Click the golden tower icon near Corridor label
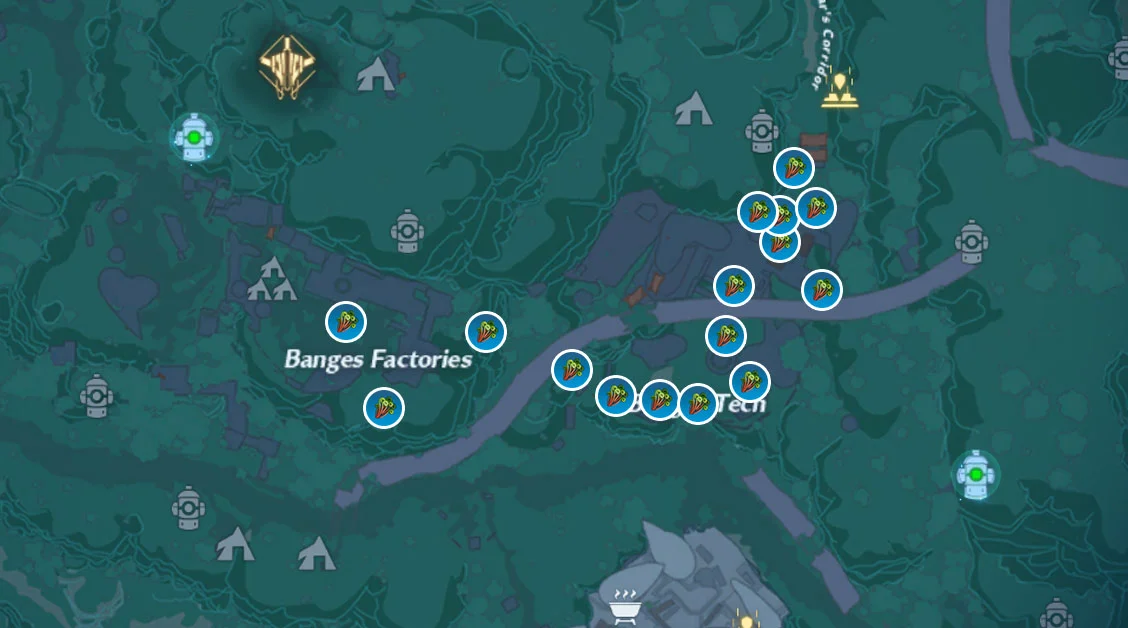Screen dimensions: 1128x628 839,89
